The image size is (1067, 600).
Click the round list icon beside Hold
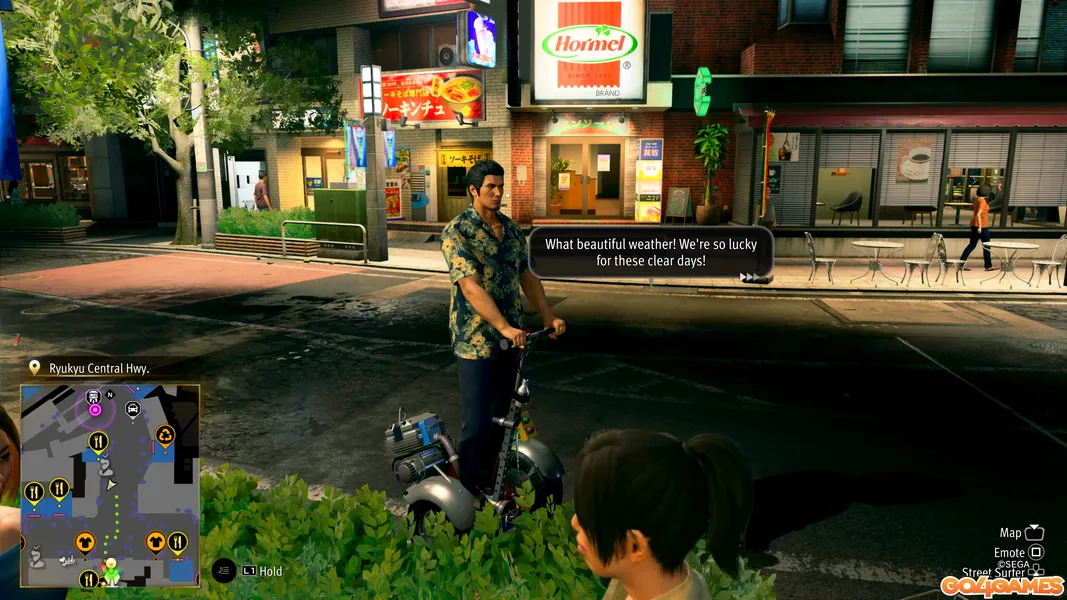click(224, 570)
